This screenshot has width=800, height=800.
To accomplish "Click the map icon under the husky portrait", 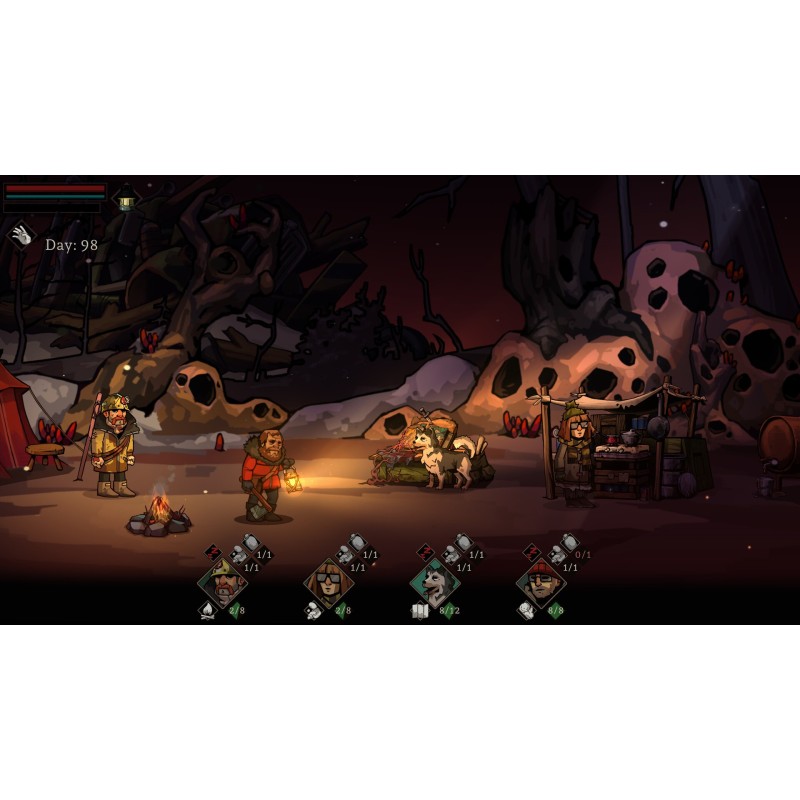I will point(420,611).
